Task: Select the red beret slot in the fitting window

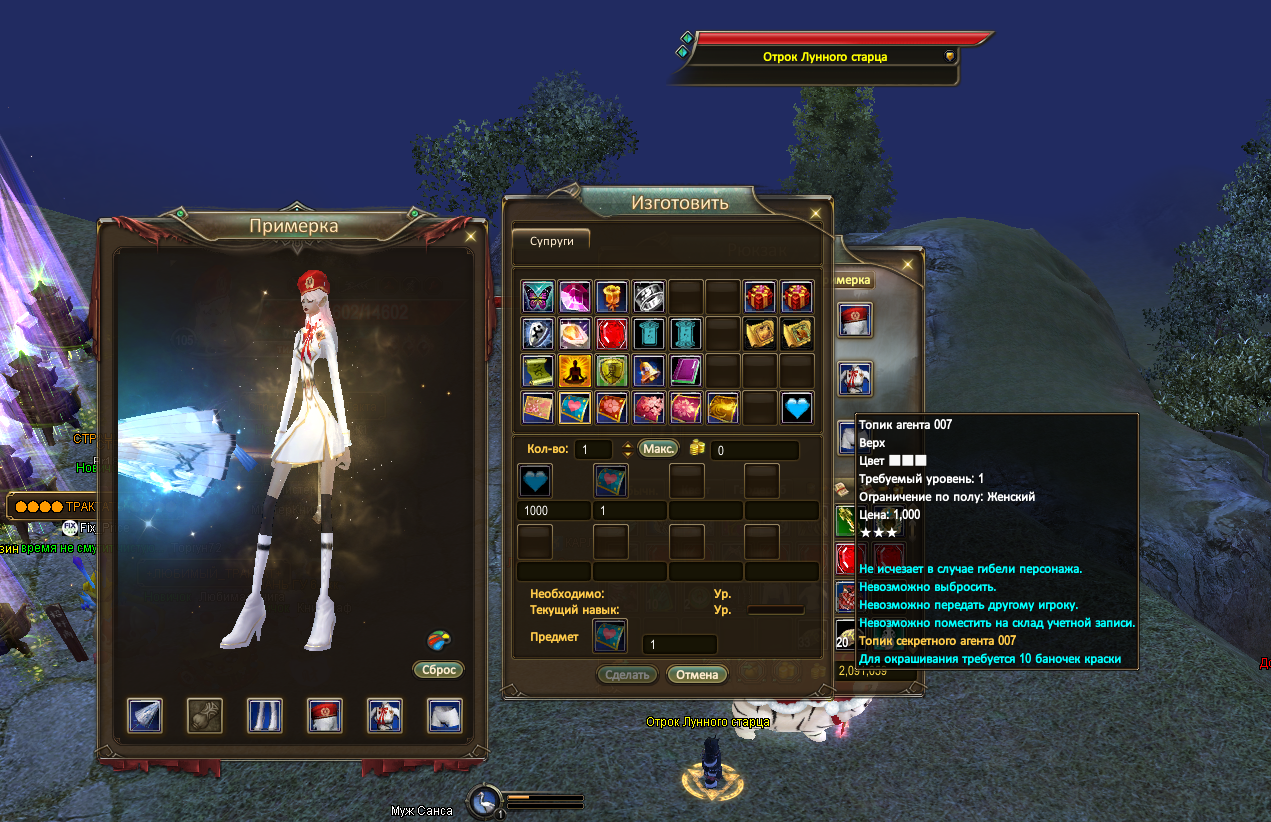Action: (325, 715)
